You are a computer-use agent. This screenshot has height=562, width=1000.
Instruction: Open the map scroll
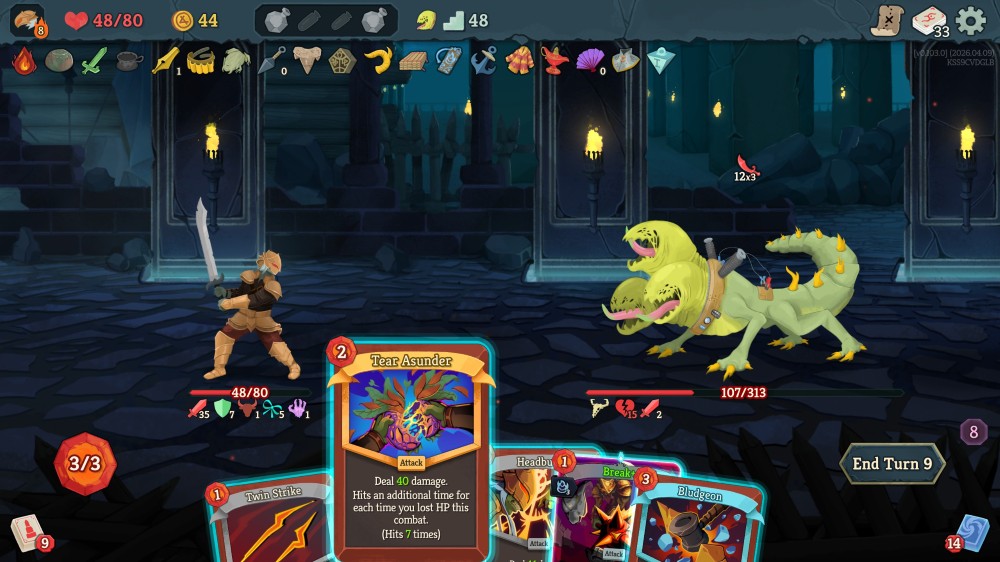(887, 21)
